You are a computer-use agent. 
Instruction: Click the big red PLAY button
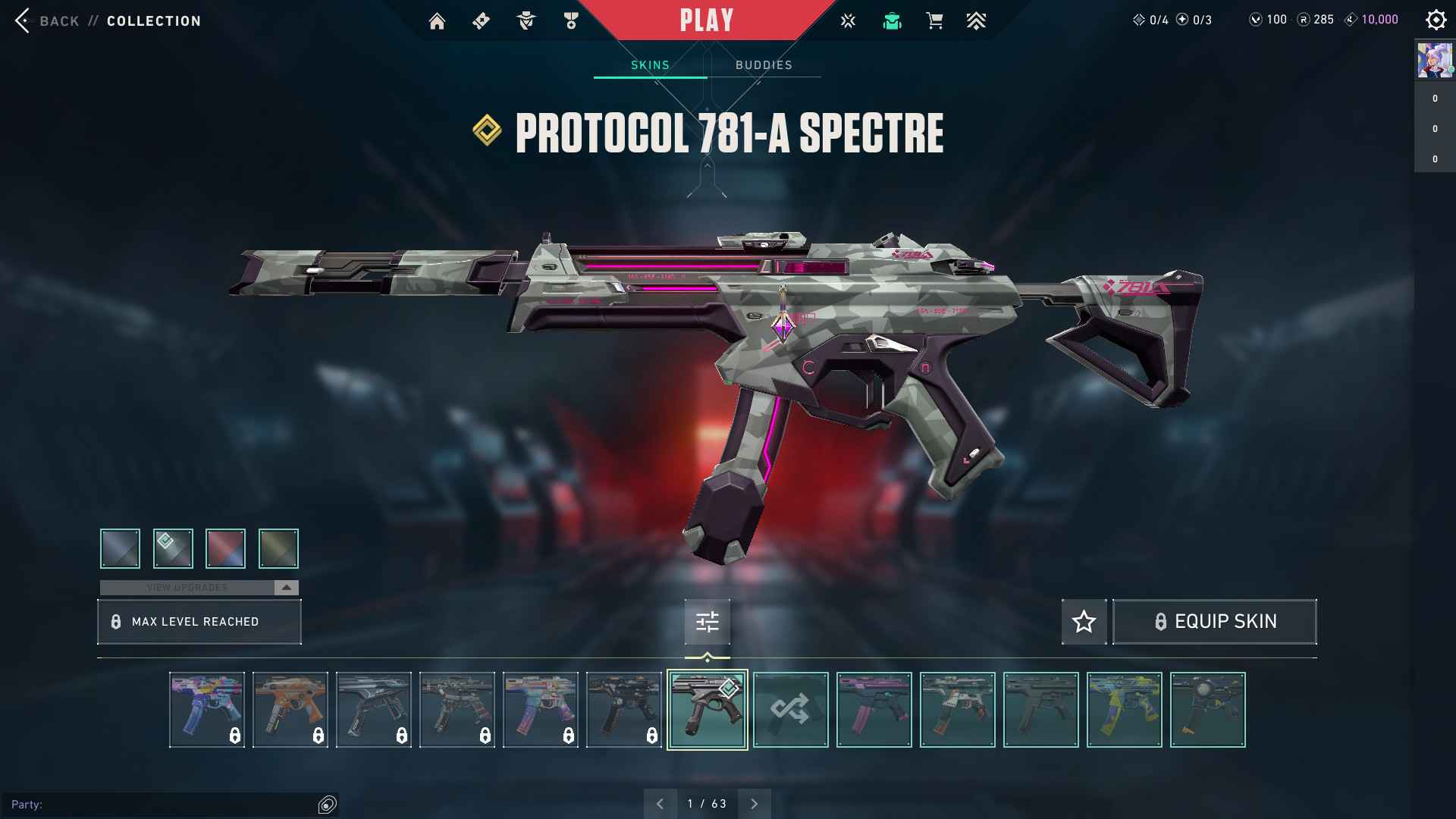click(706, 20)
